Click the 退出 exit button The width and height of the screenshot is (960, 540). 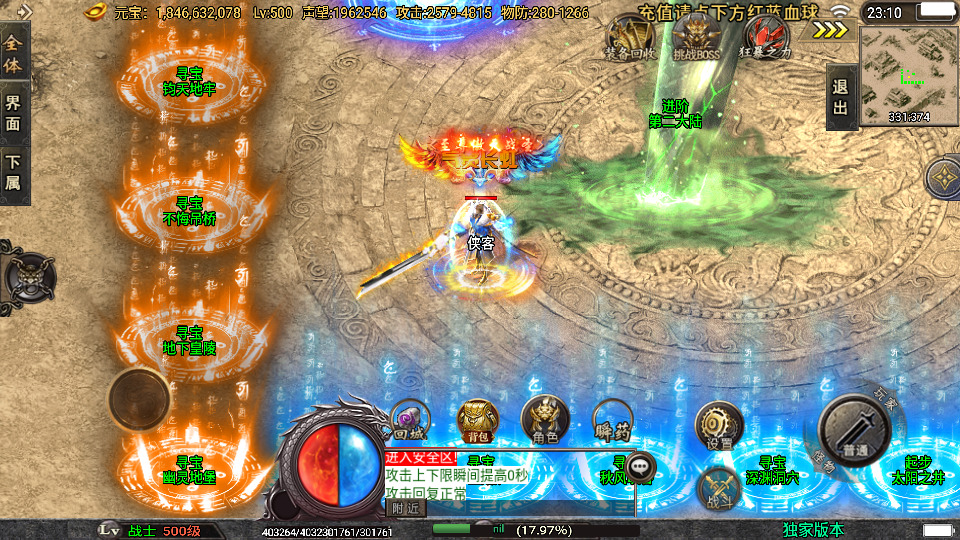(x=841, y=98)
